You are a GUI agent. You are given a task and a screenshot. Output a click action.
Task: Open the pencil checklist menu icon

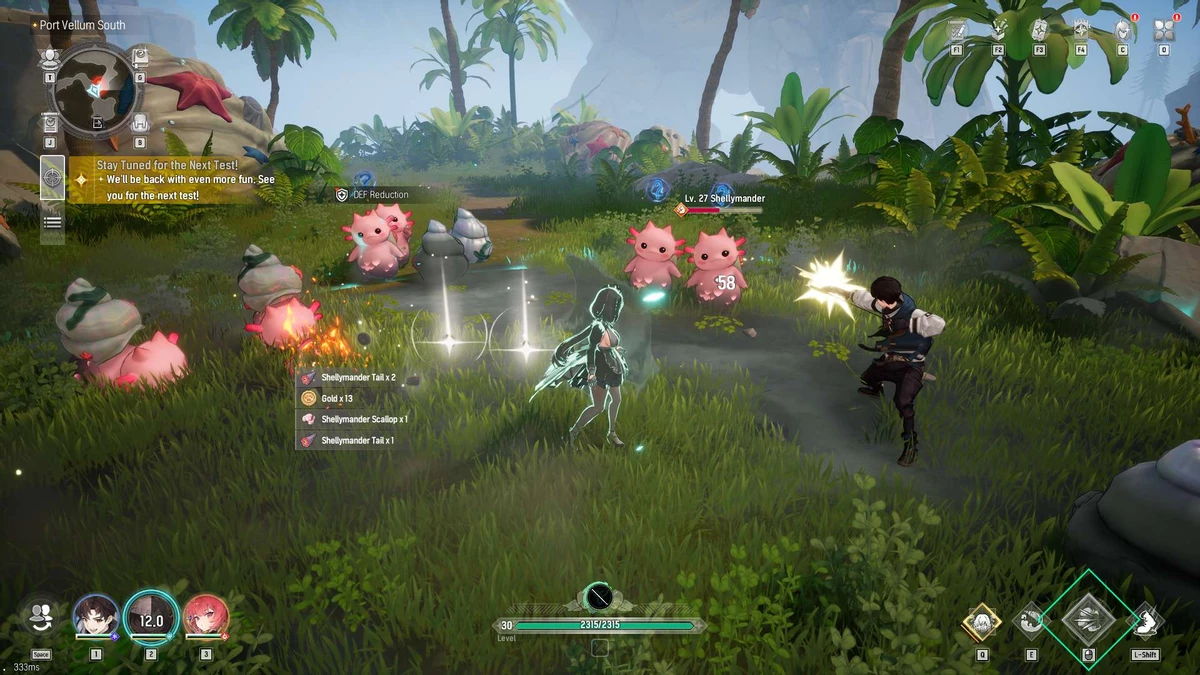957,30
